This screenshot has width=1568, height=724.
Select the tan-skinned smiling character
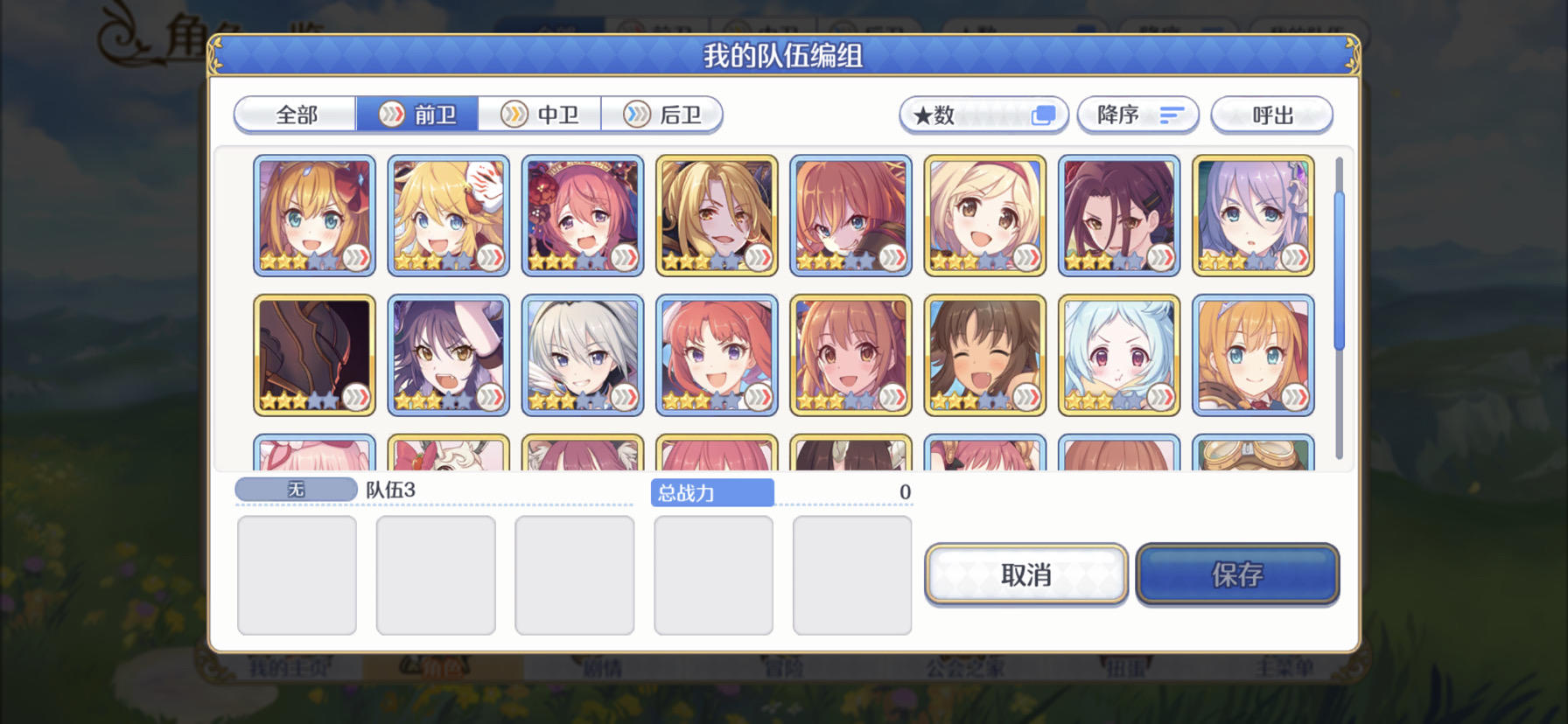pos(985,354)
